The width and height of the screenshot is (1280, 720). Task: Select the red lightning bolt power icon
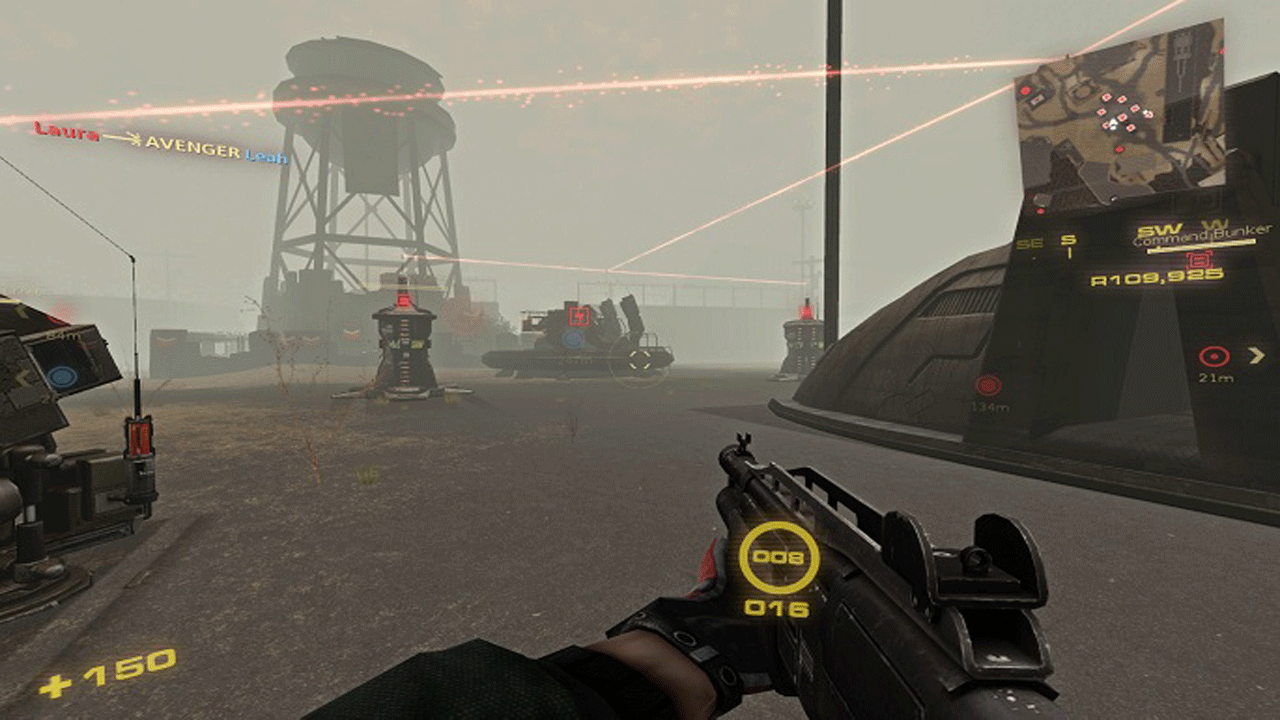(578, 316)
